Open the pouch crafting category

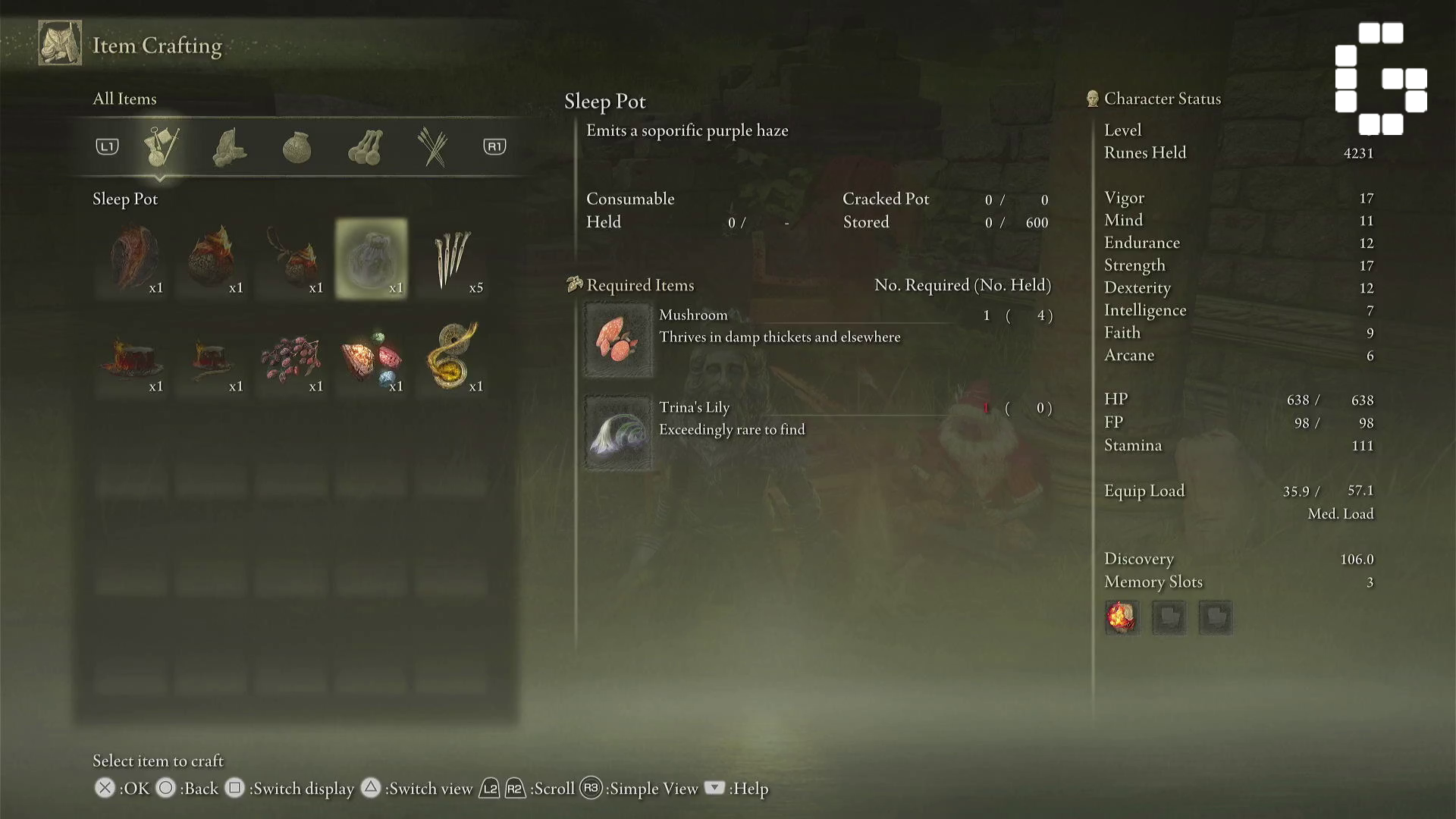click(x=296, y=146)
